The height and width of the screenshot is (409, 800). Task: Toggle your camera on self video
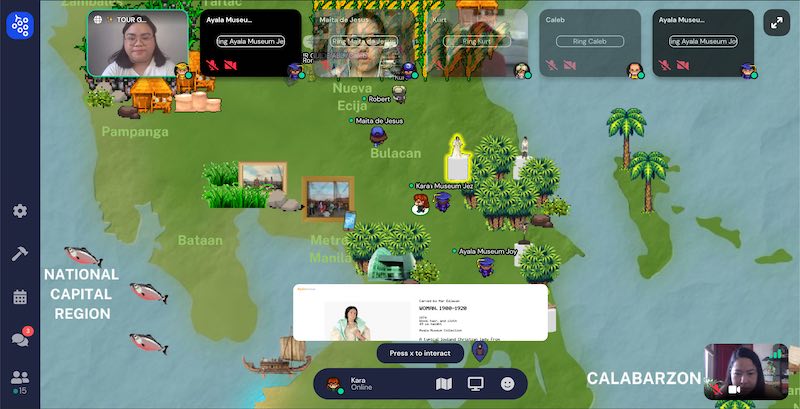click(x=734, y=388)
